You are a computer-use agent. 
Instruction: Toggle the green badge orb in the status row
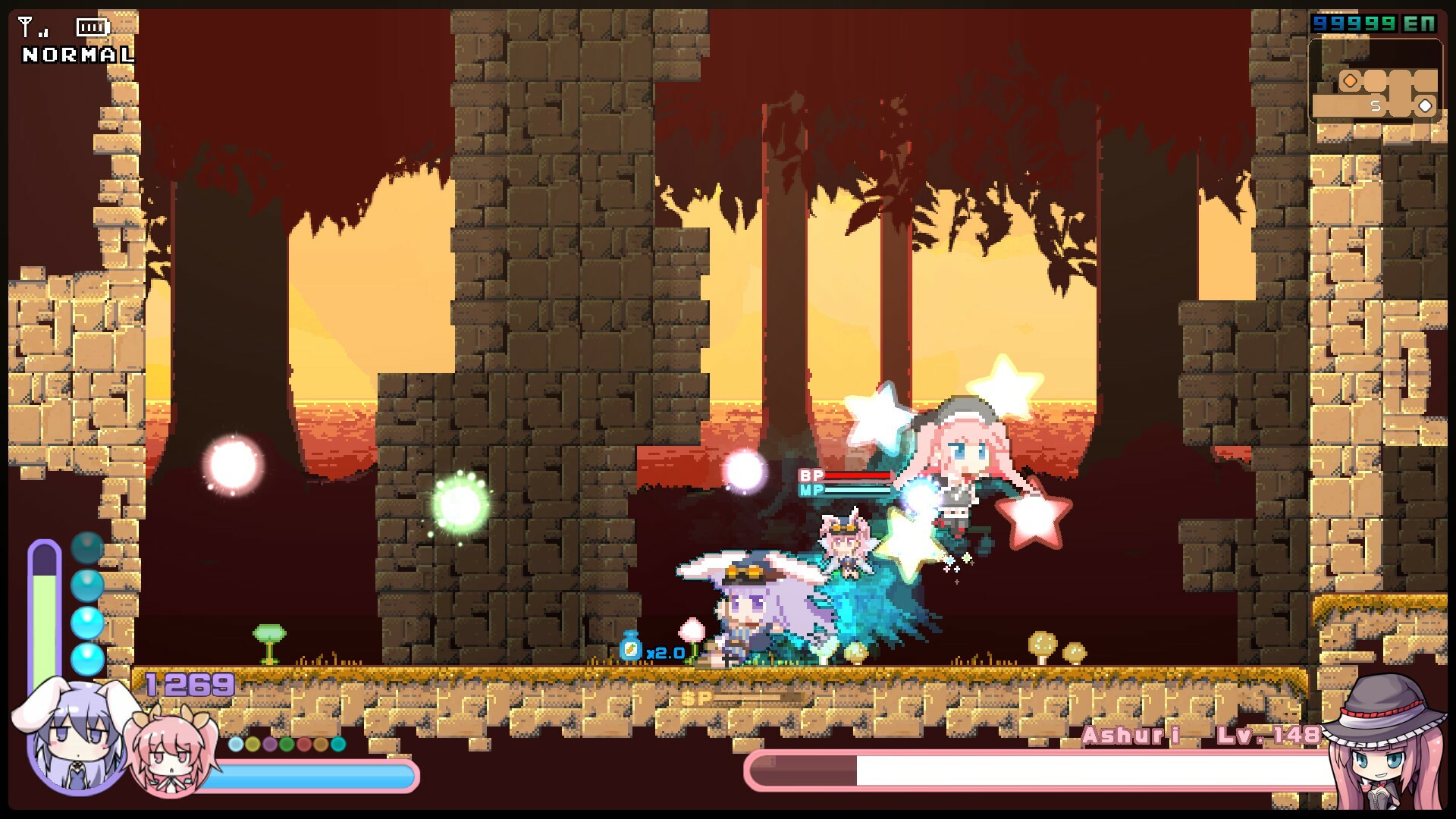pyautogui.click(x=287, y=744)
